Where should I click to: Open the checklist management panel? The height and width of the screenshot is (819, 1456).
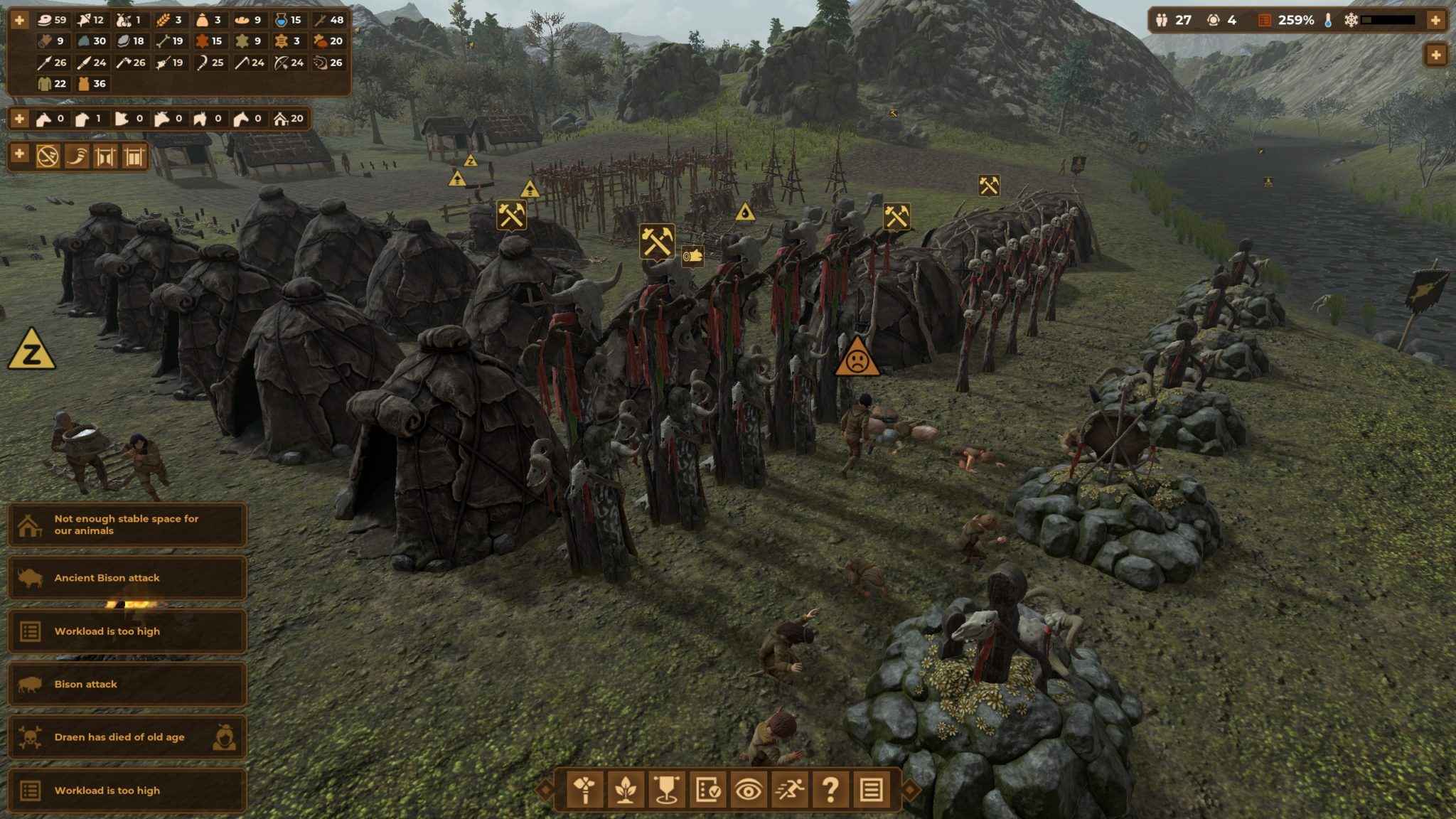707,789
